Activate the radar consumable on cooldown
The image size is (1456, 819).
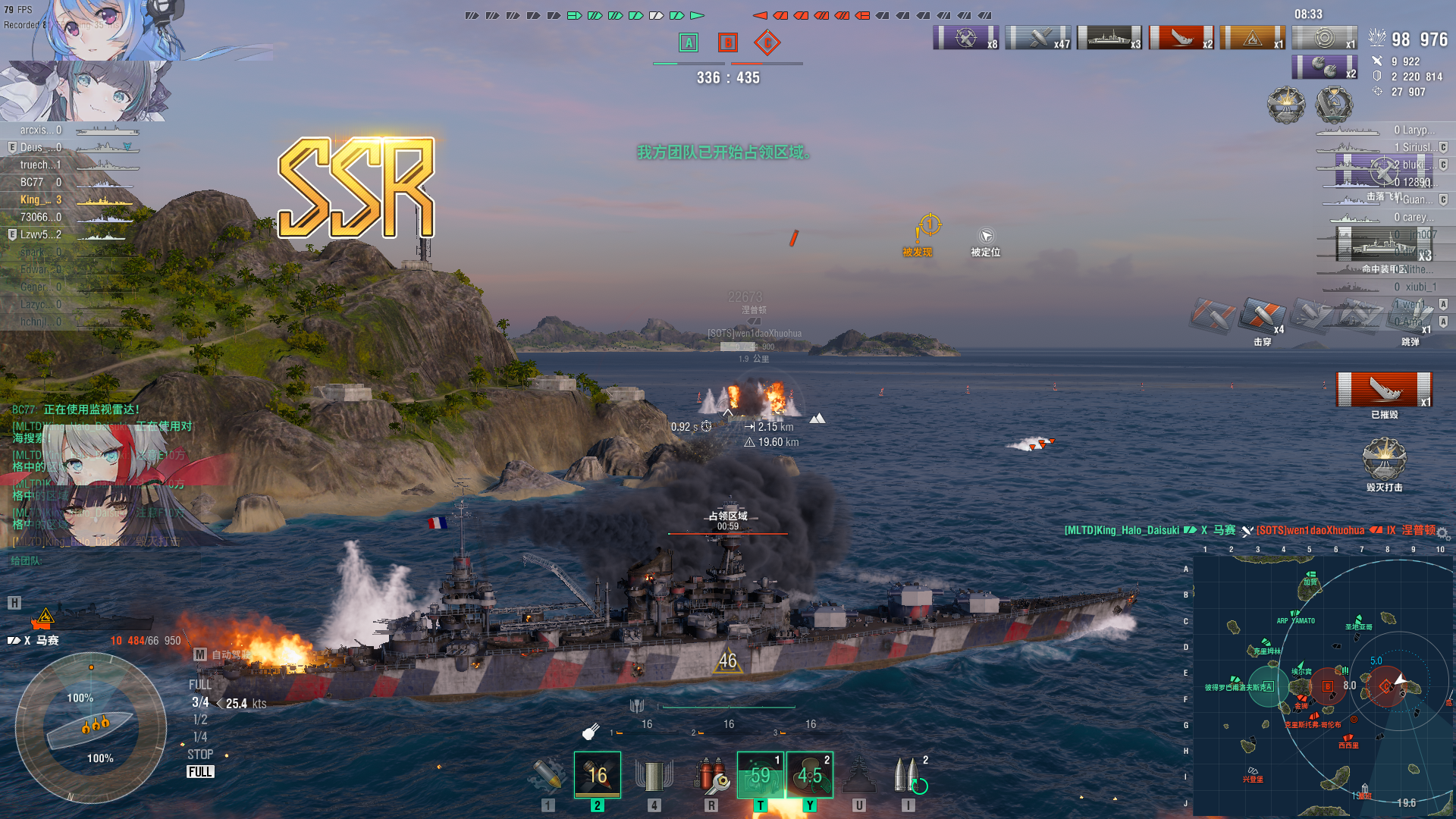pos(760,775)
